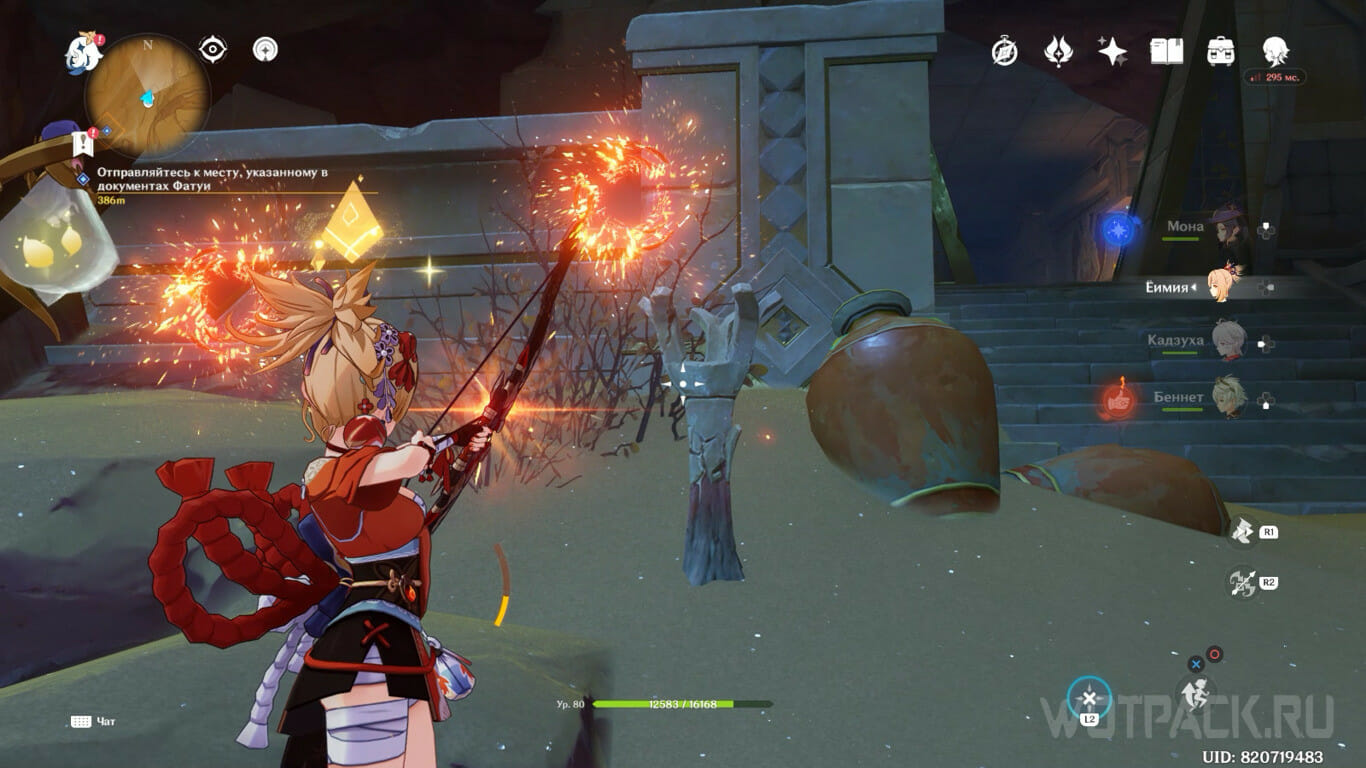Select the tracked Fatui documents quest objective
Screen dimensions: 1366x768
[212, 179]
